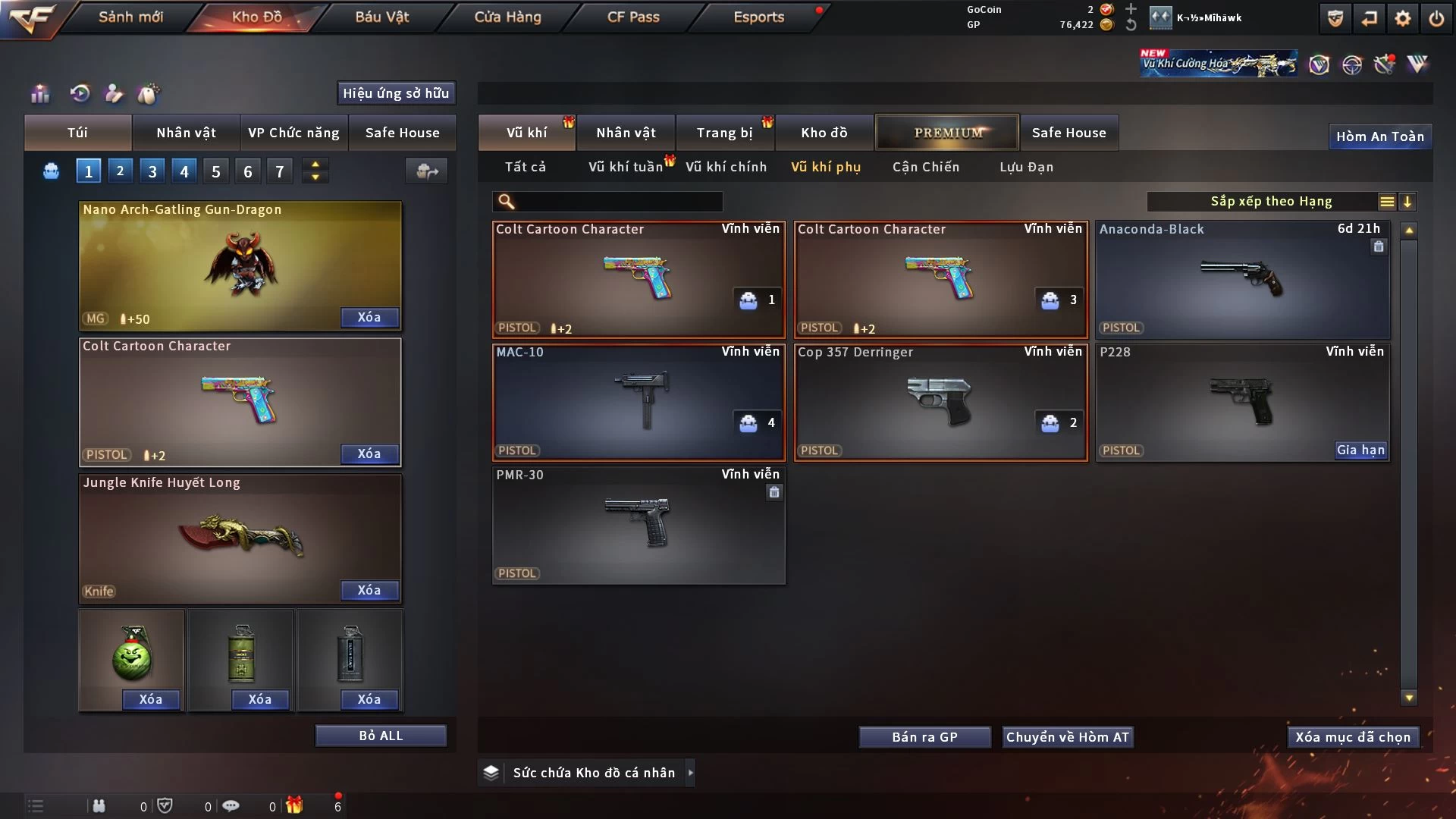The width and height of the screenshot is (1456, 819).
Task: Open the Esports menu
Action: pos(758,17)
